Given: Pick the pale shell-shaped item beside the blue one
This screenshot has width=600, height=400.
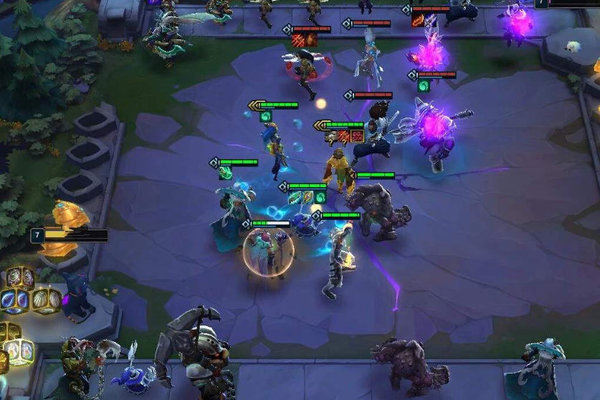Looking at the screenshot, I should click(x=42, y=299).
